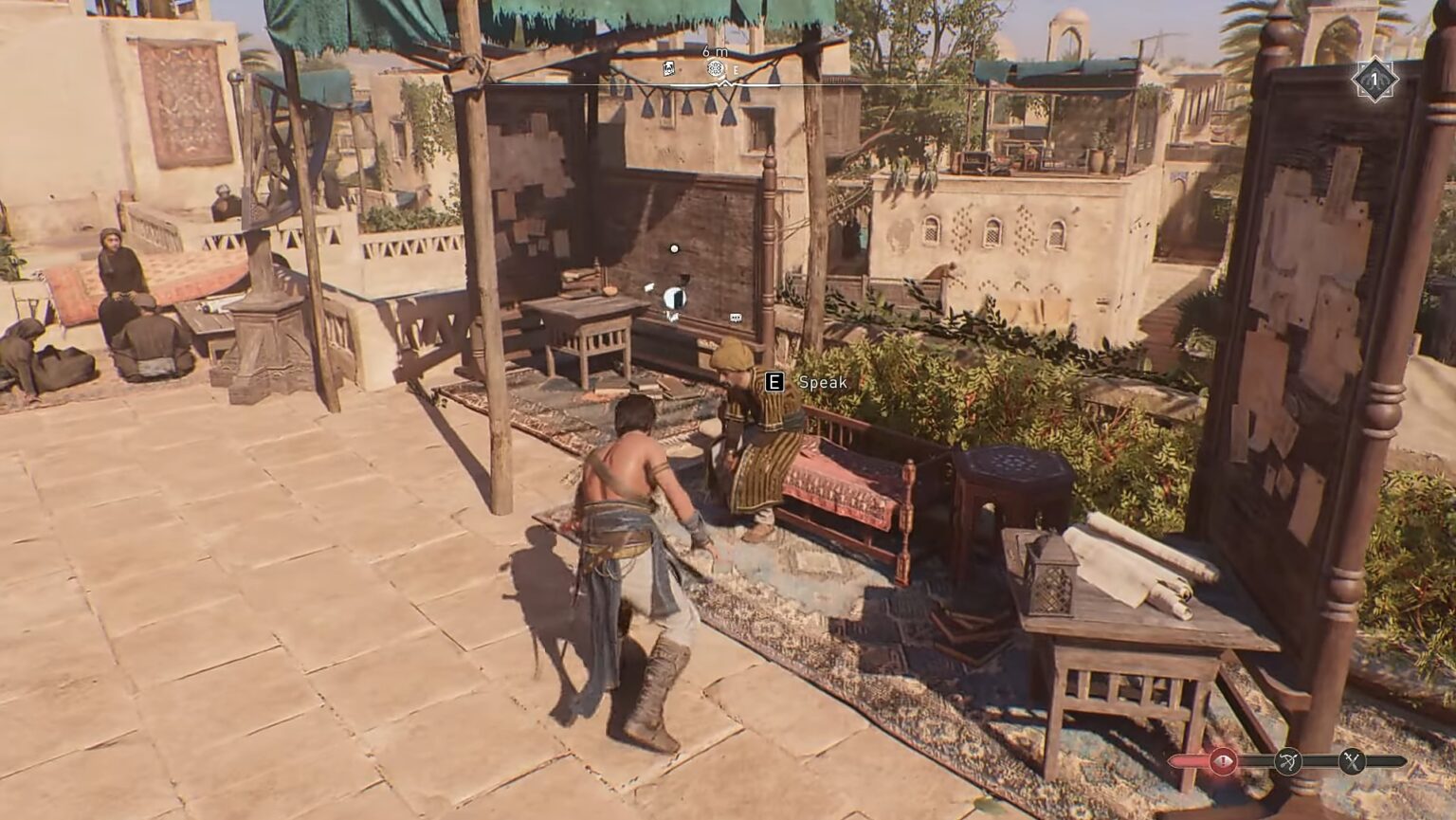Select the bow tool icon in the HUD

point(1289,759)
